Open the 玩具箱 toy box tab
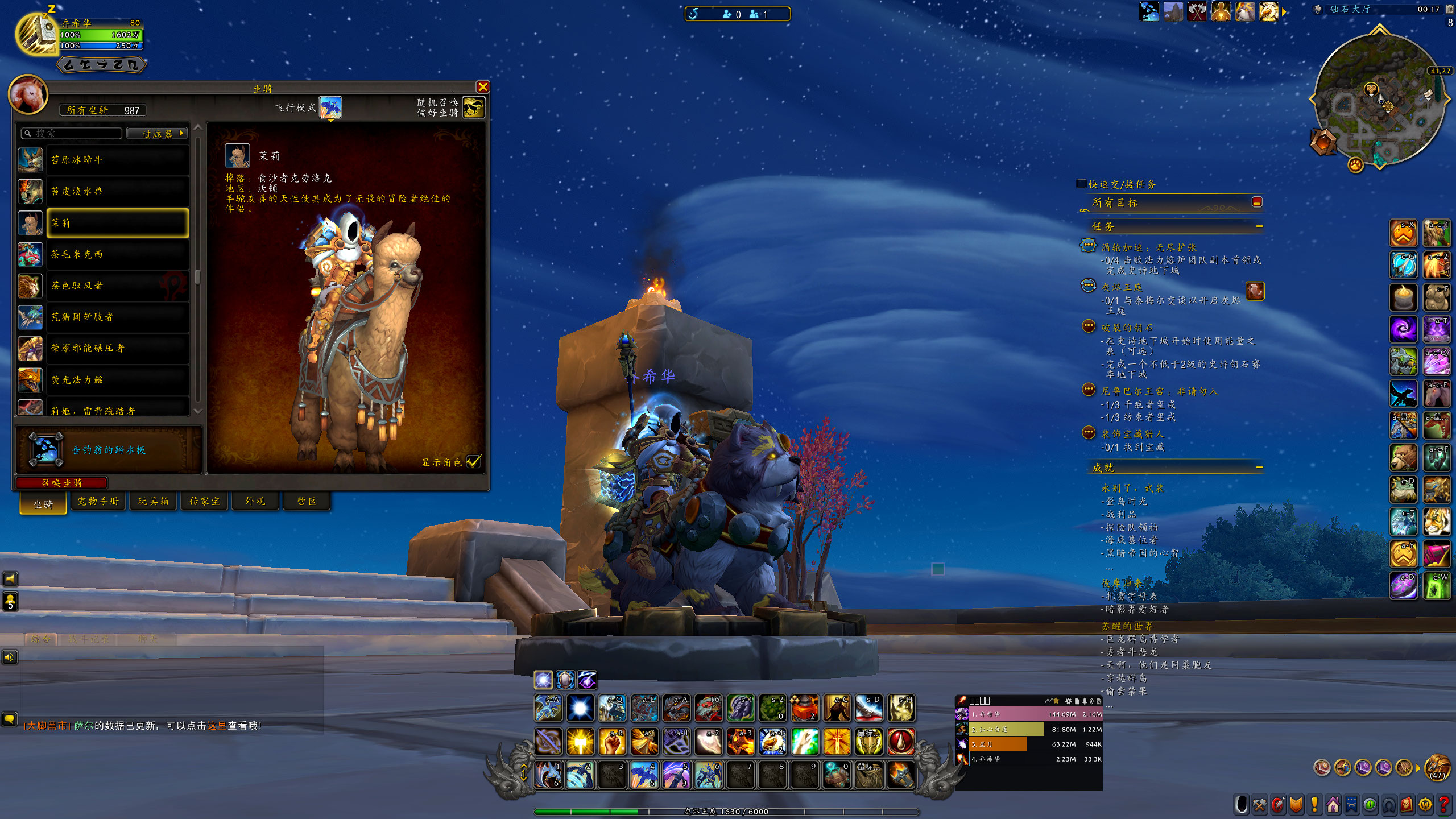The width and height of the screenshot is (1456, 819). click(x=153, y=501)
